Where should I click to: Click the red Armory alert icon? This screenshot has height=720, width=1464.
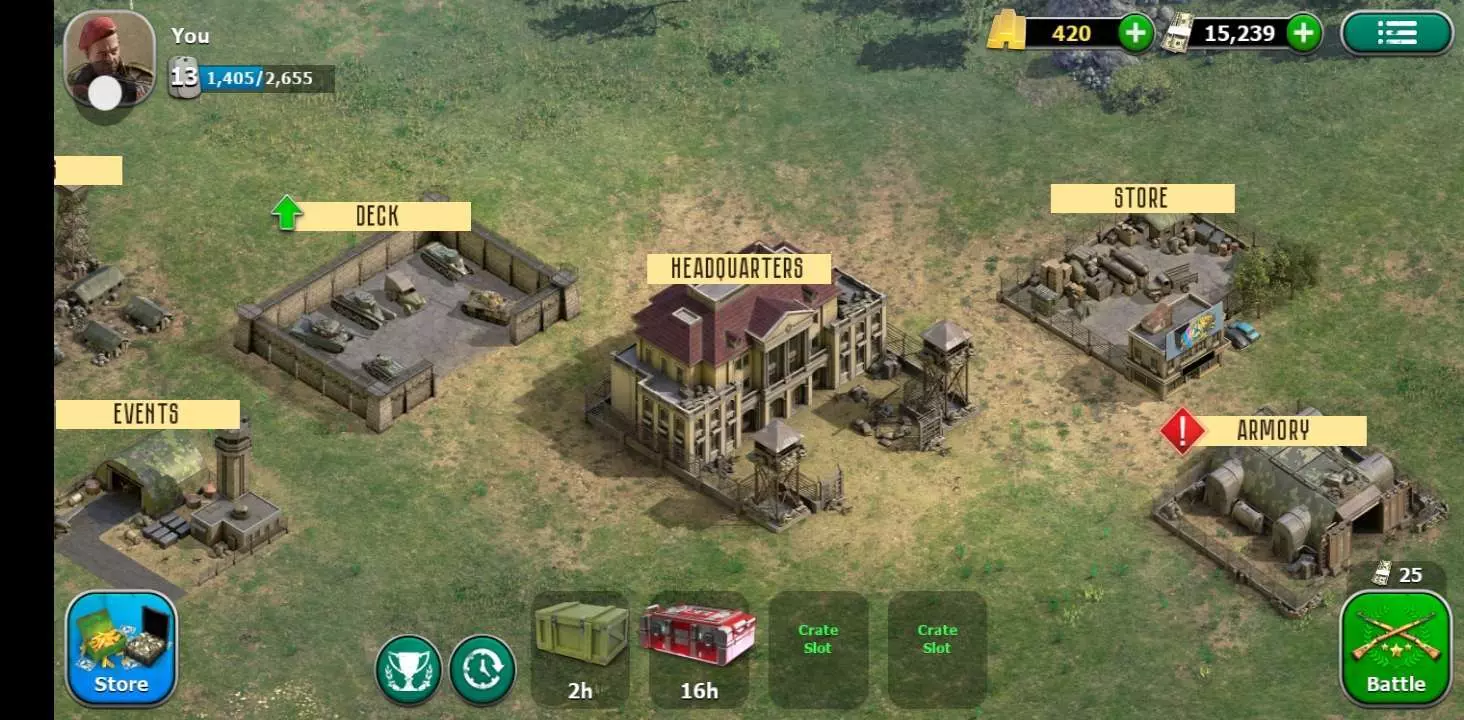click(x=1182, y=431)
